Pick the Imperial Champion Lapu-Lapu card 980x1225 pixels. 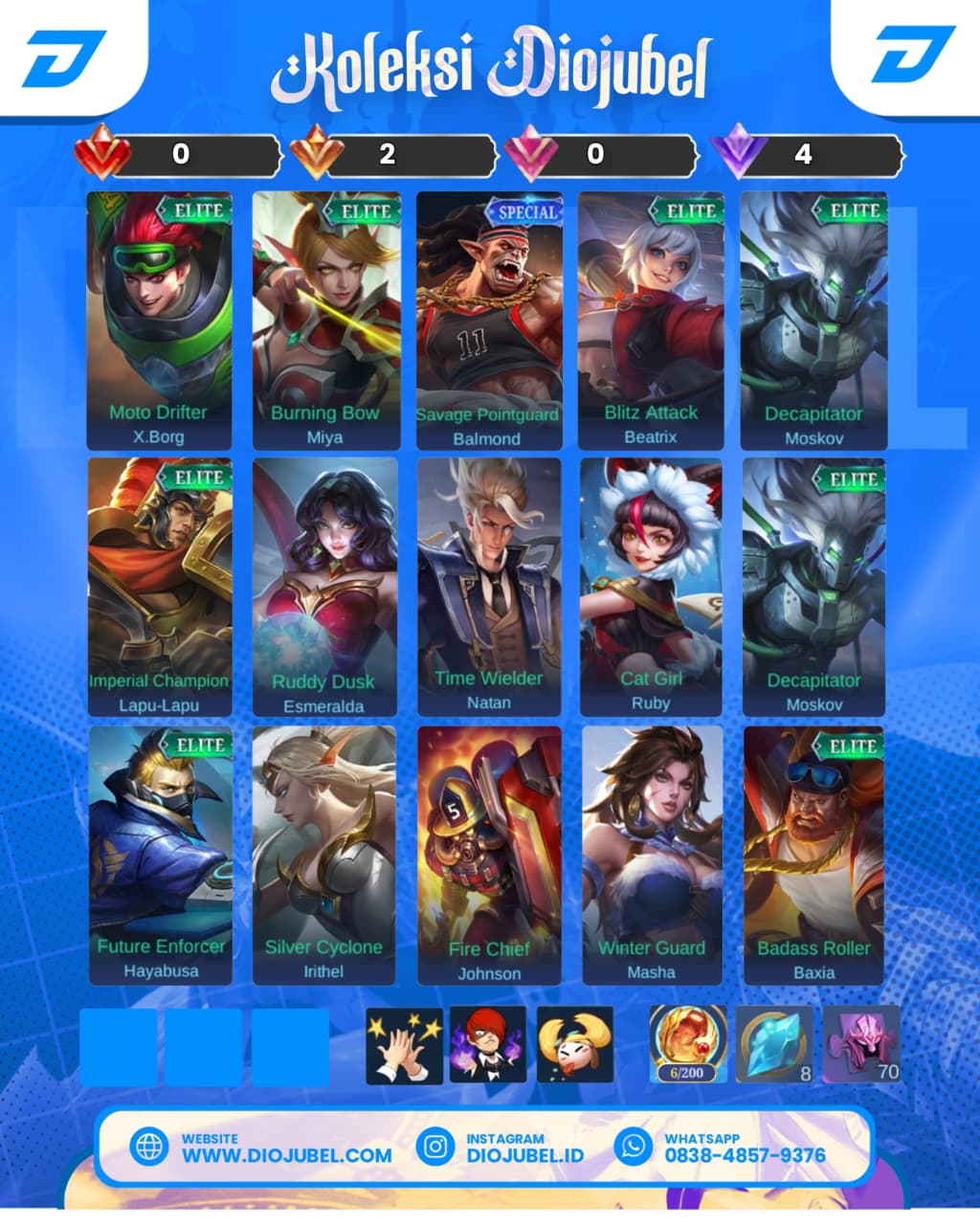pos(159,587)
